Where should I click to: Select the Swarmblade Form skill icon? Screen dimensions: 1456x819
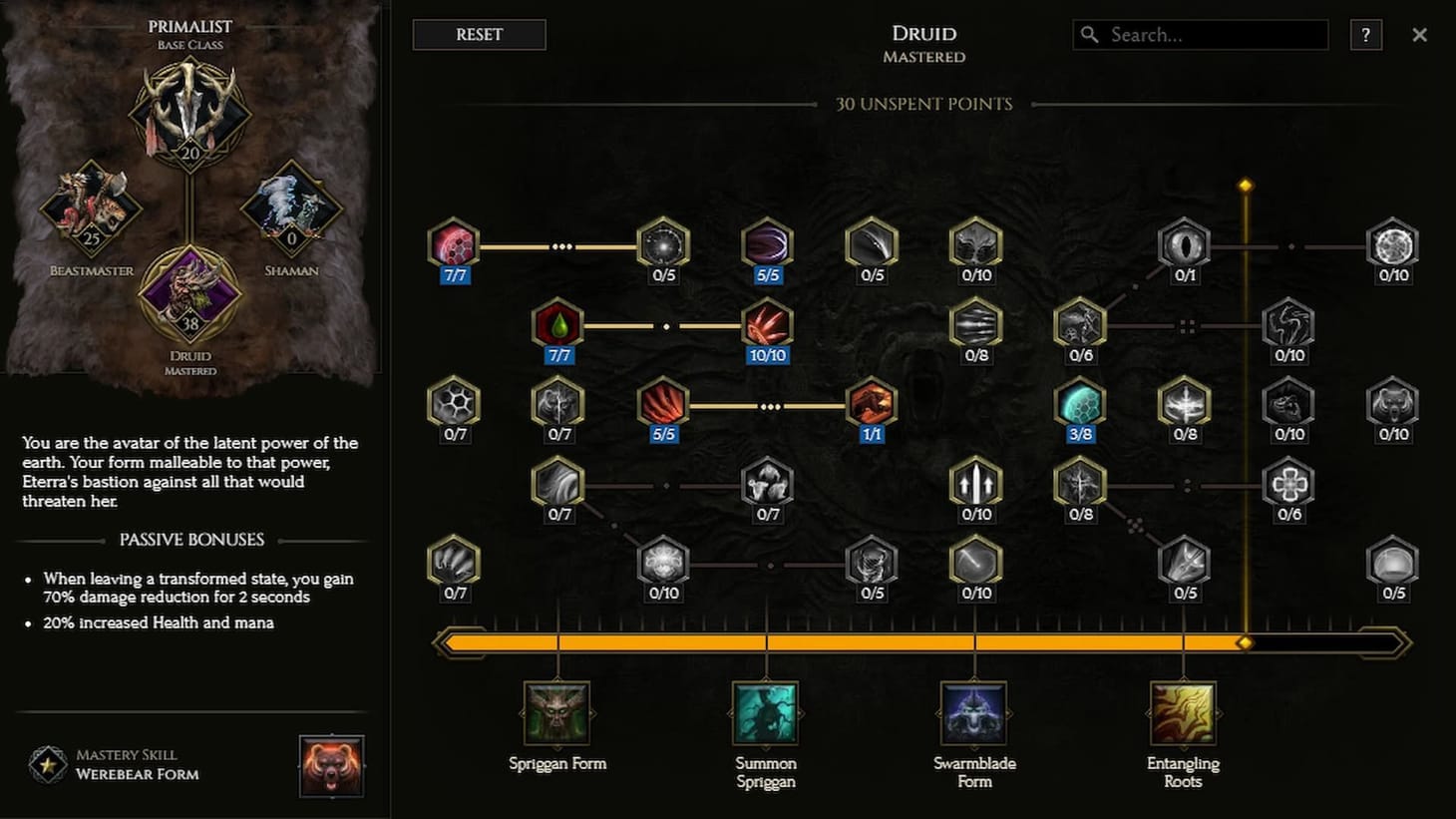tap(974, 712)
